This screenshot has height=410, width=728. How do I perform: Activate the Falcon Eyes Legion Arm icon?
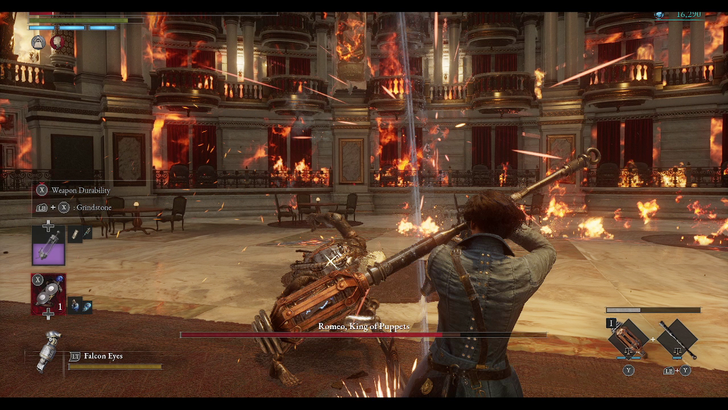click(48, 352)
